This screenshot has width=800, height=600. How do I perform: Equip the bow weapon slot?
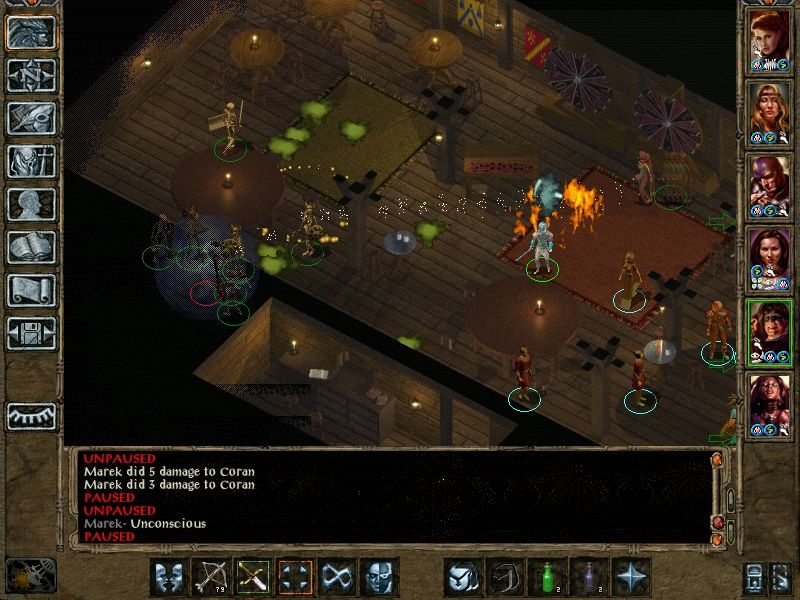point(211,577)
